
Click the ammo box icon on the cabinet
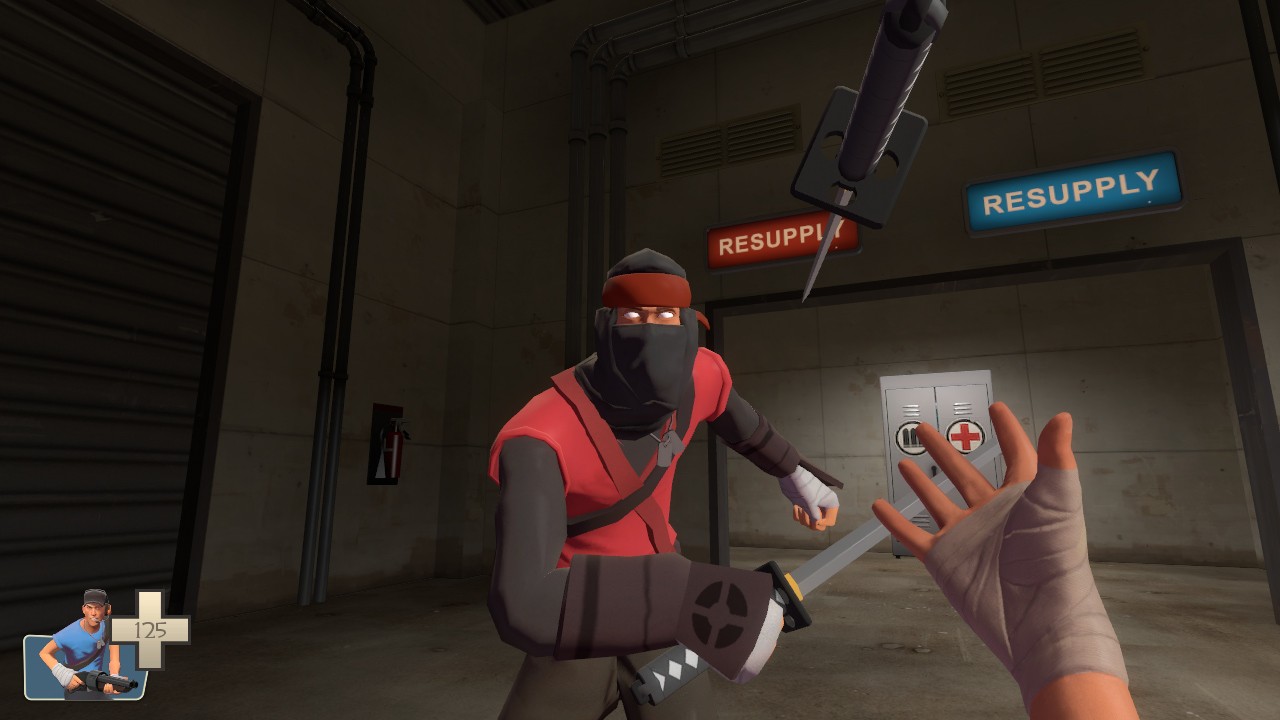[x=910, y=435]
